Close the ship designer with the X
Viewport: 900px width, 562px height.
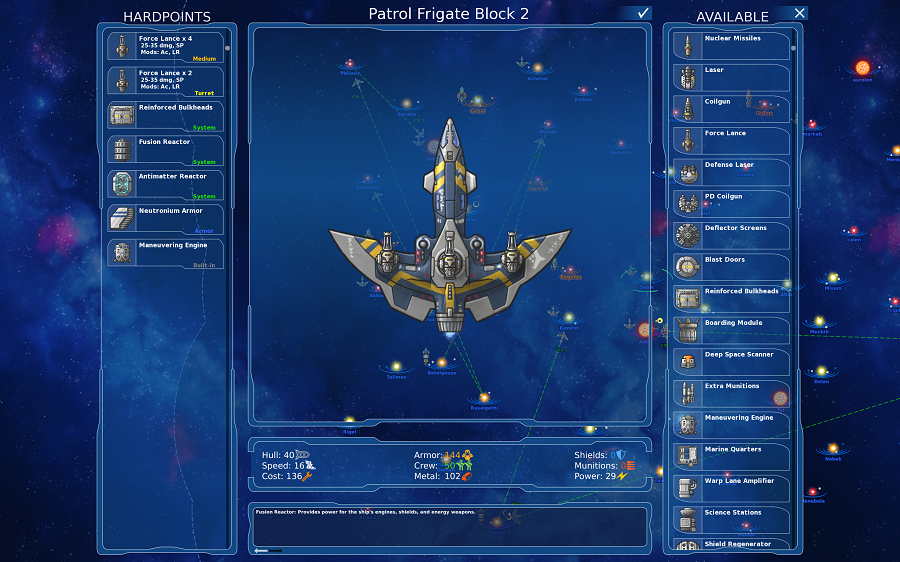(x=798, y=13)
